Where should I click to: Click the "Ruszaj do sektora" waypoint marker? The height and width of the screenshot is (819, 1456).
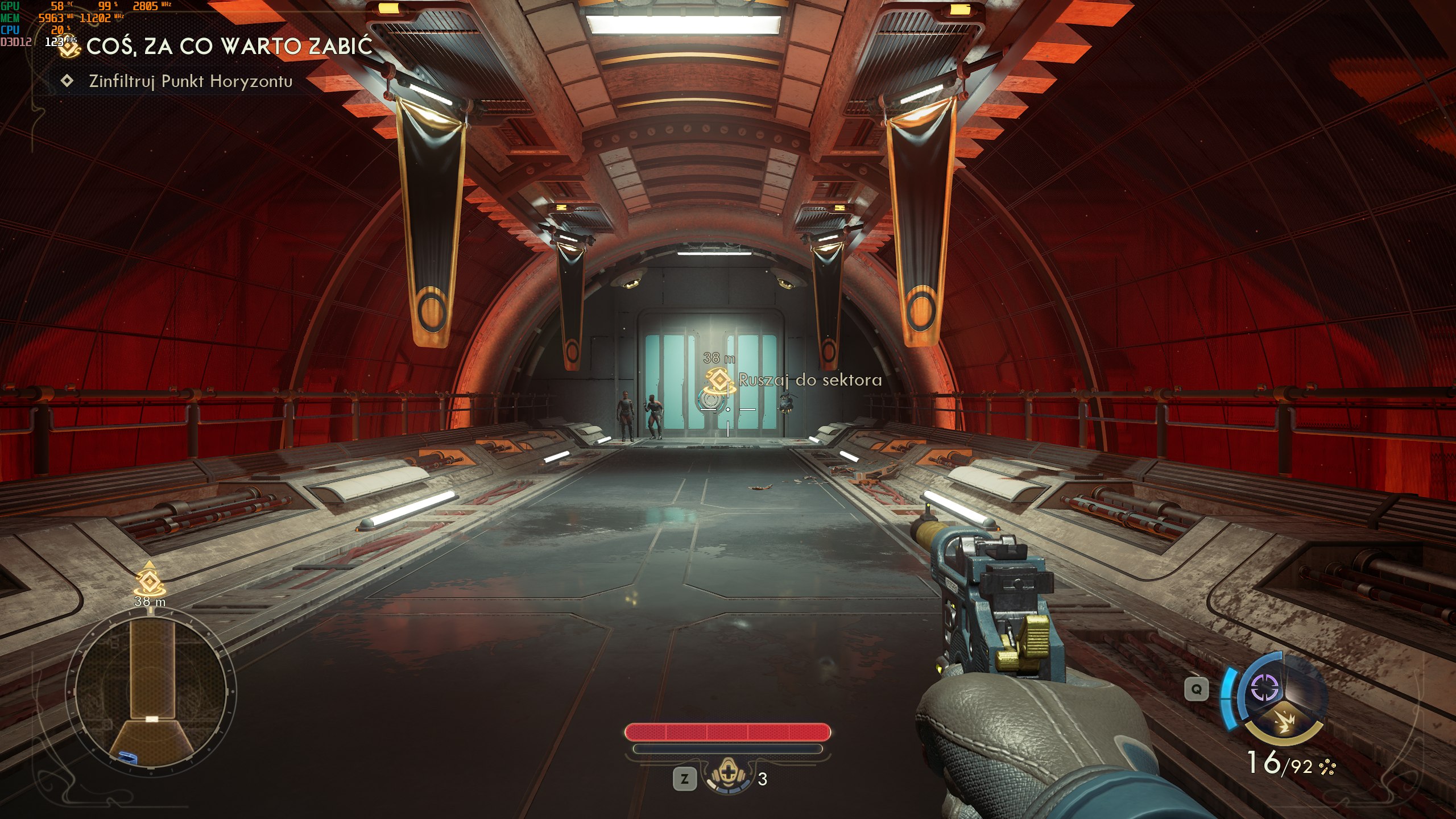coord(719,381)
